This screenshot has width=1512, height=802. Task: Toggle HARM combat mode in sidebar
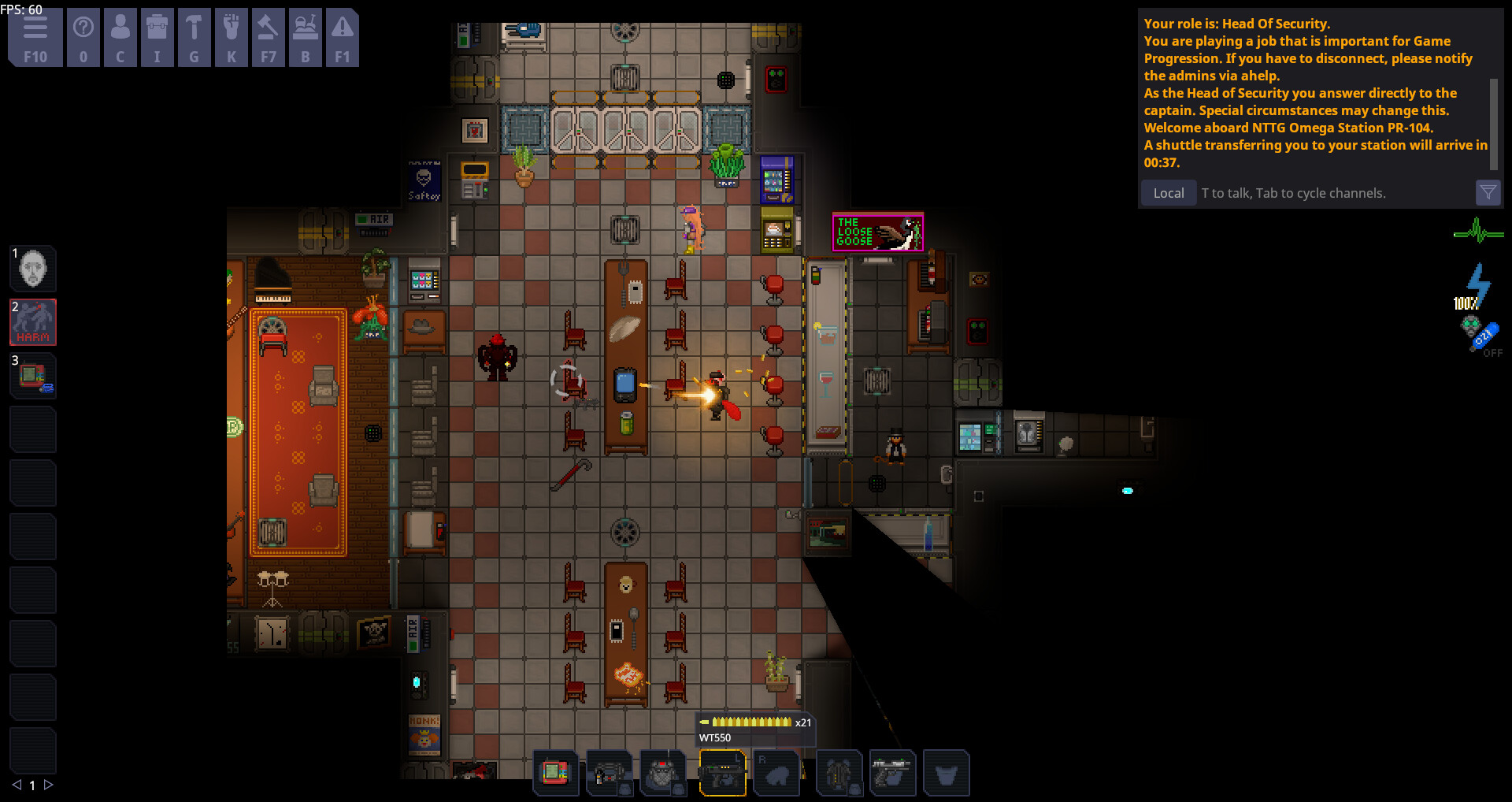coord(32,322)
